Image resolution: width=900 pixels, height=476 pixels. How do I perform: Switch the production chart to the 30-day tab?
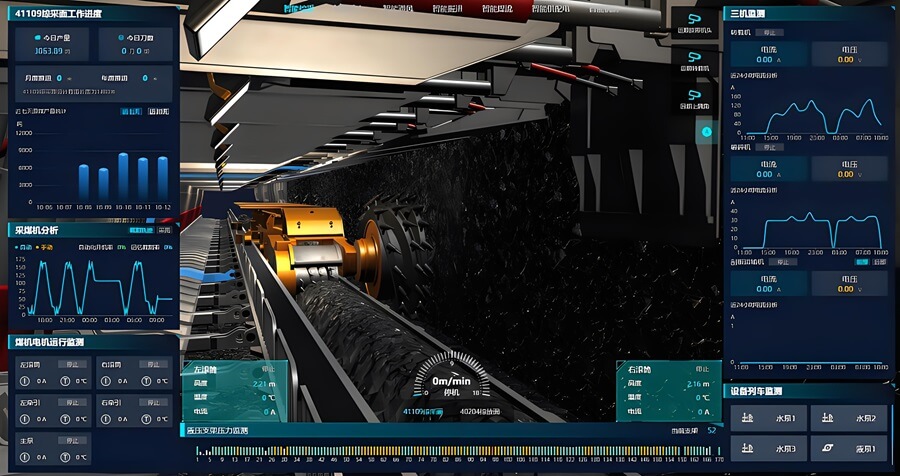click(x=158, y=111)
